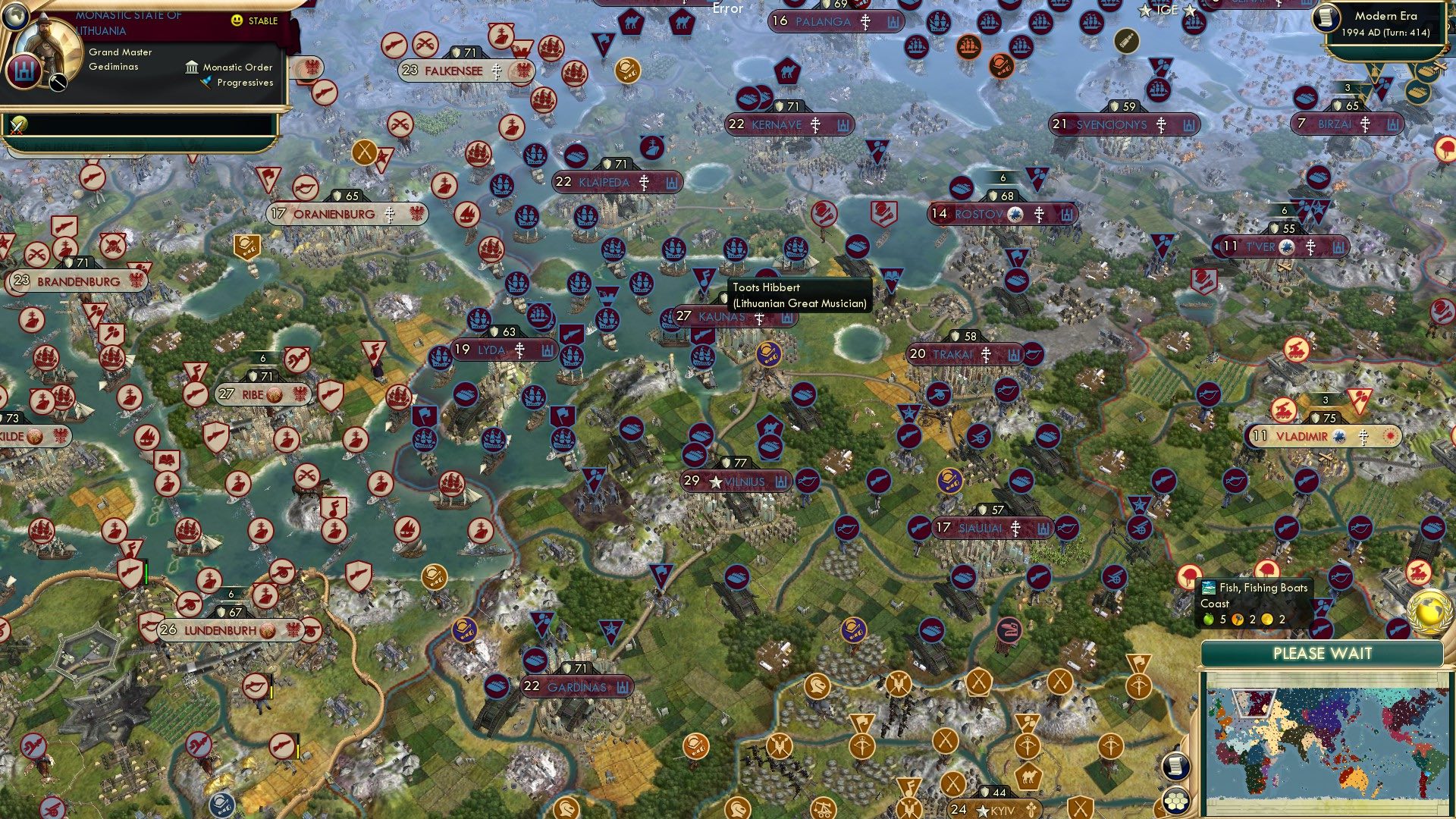This screenshot has width=1456, height=819.
Task: Click the Monastic Order temple icon
Action: (x=191, y=67)
